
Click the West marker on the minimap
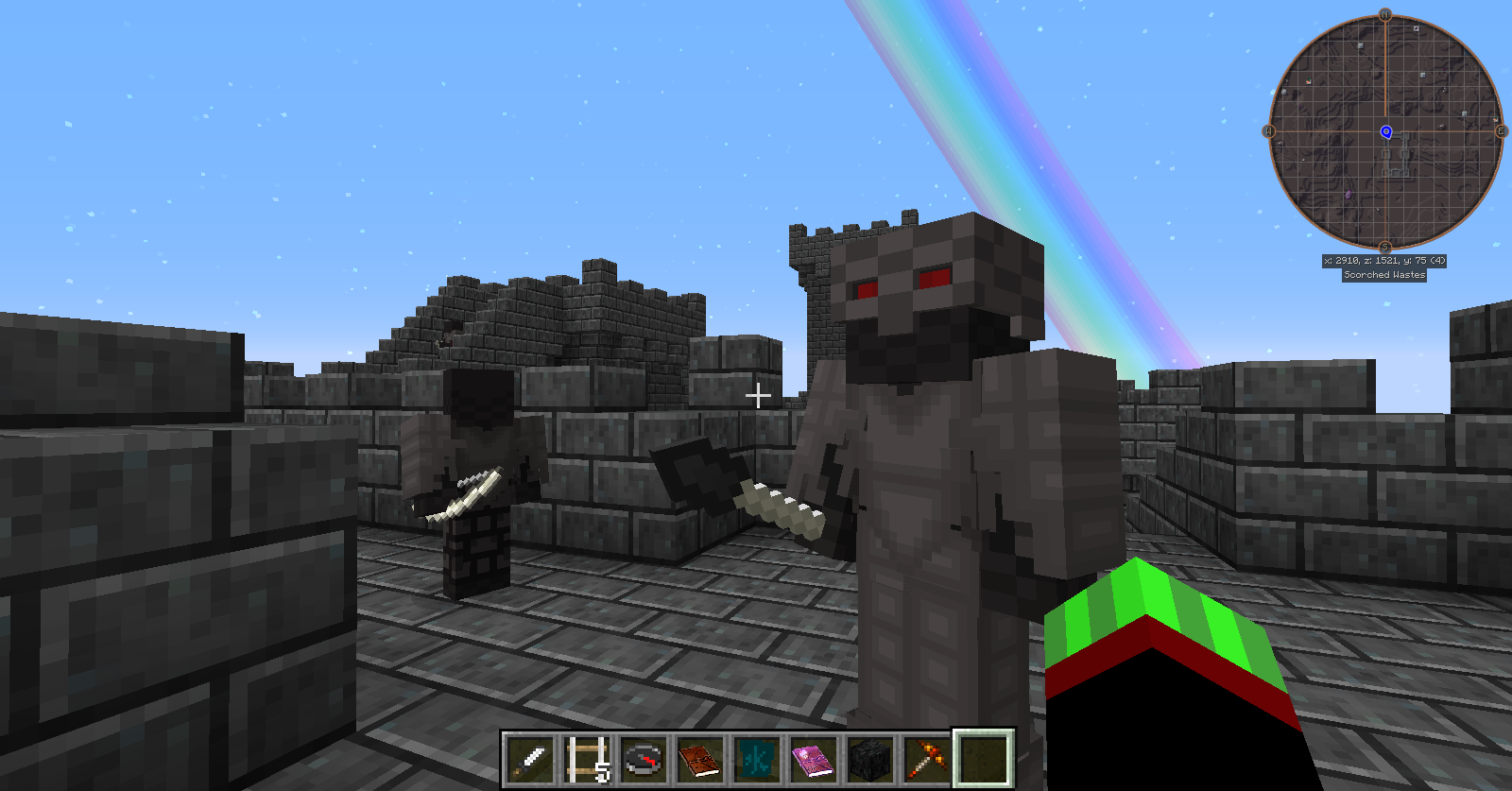1270,130
